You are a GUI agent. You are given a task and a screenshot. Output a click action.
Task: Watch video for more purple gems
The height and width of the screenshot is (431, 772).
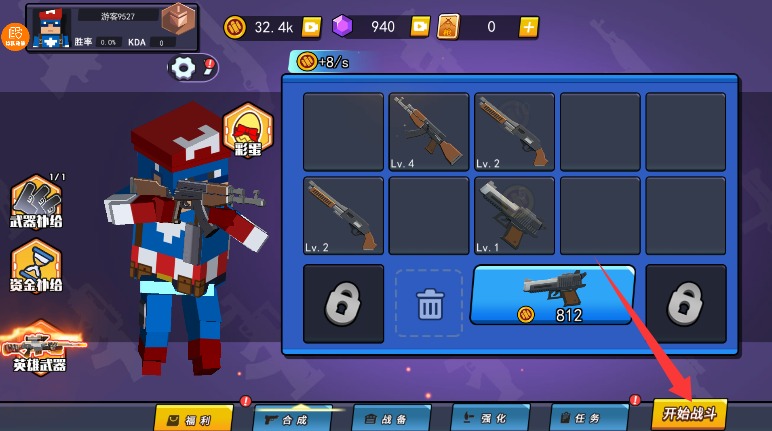[x=420, y=27]
